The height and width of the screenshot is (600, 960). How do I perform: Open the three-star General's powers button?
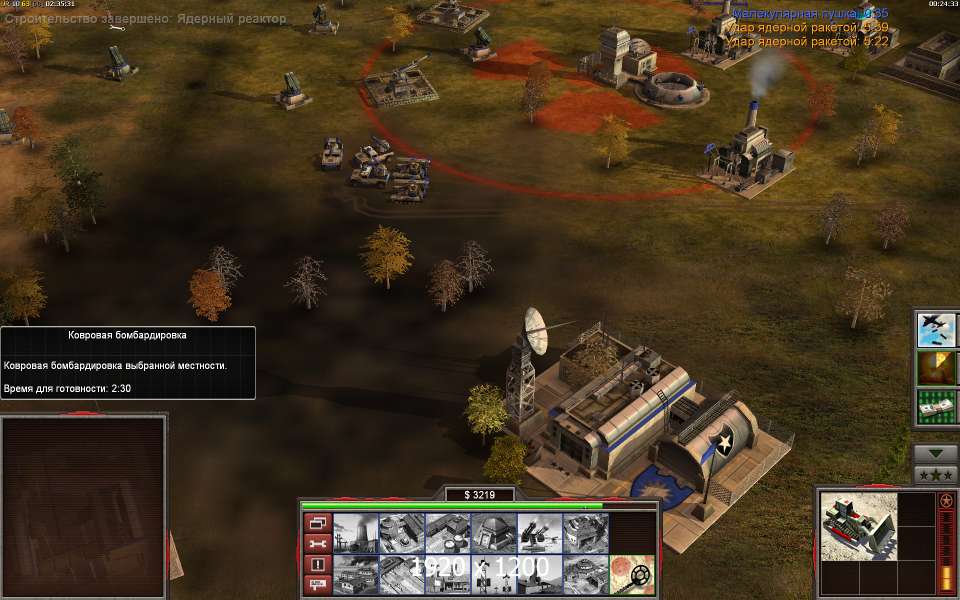pos(935,473)
